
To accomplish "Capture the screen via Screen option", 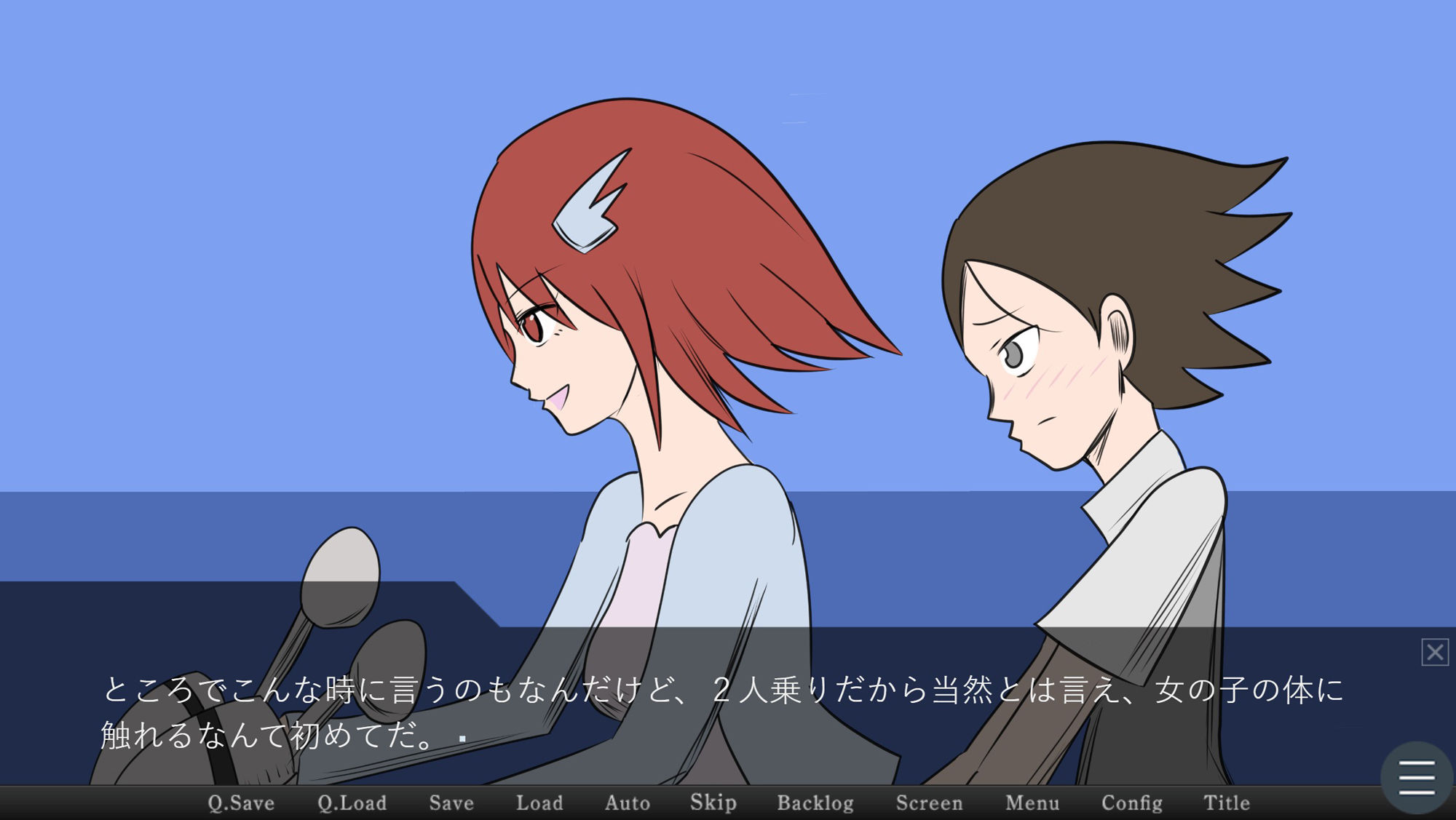I will [x=930, y=803].
